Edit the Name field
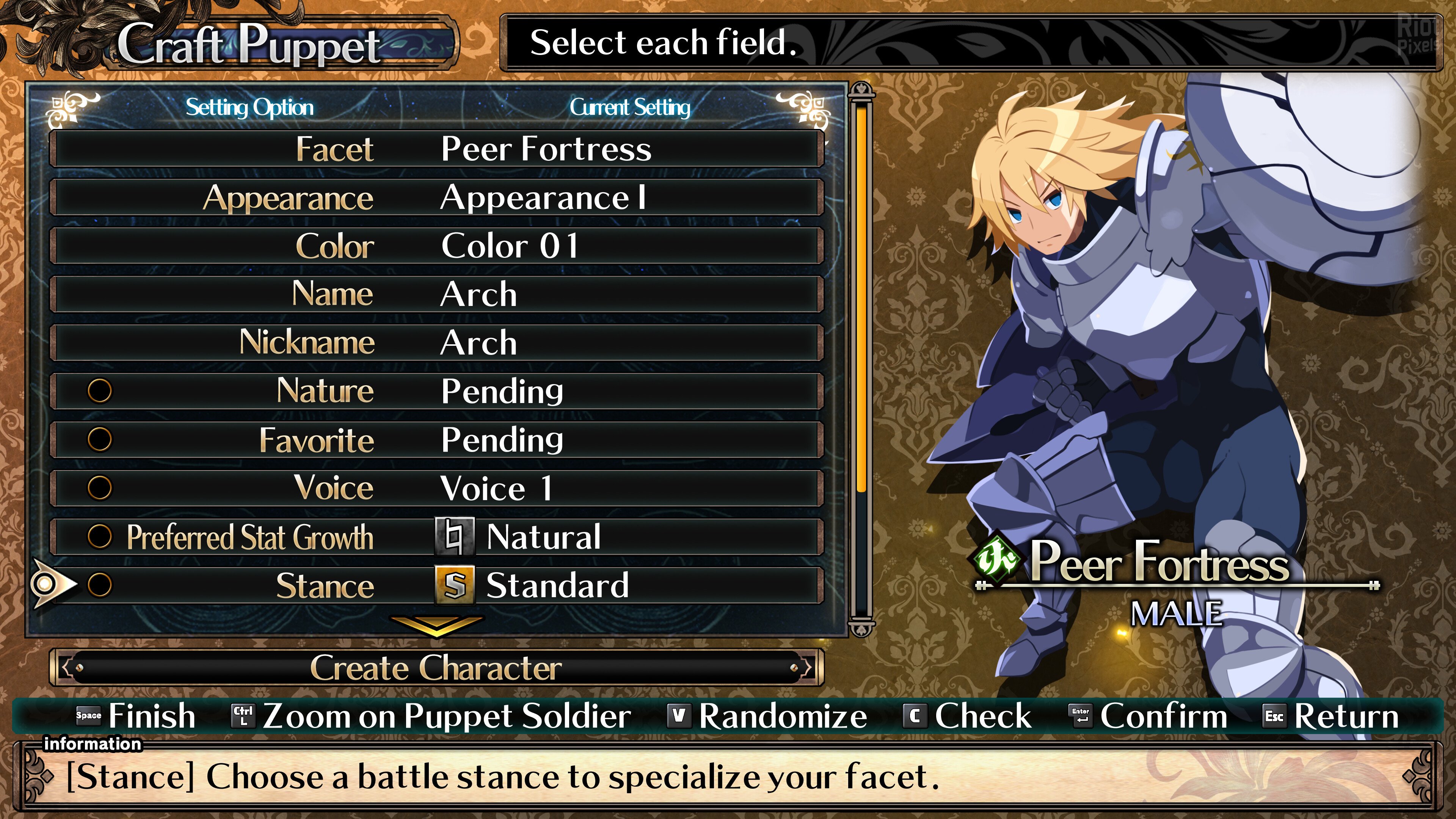 pos(436,295)
